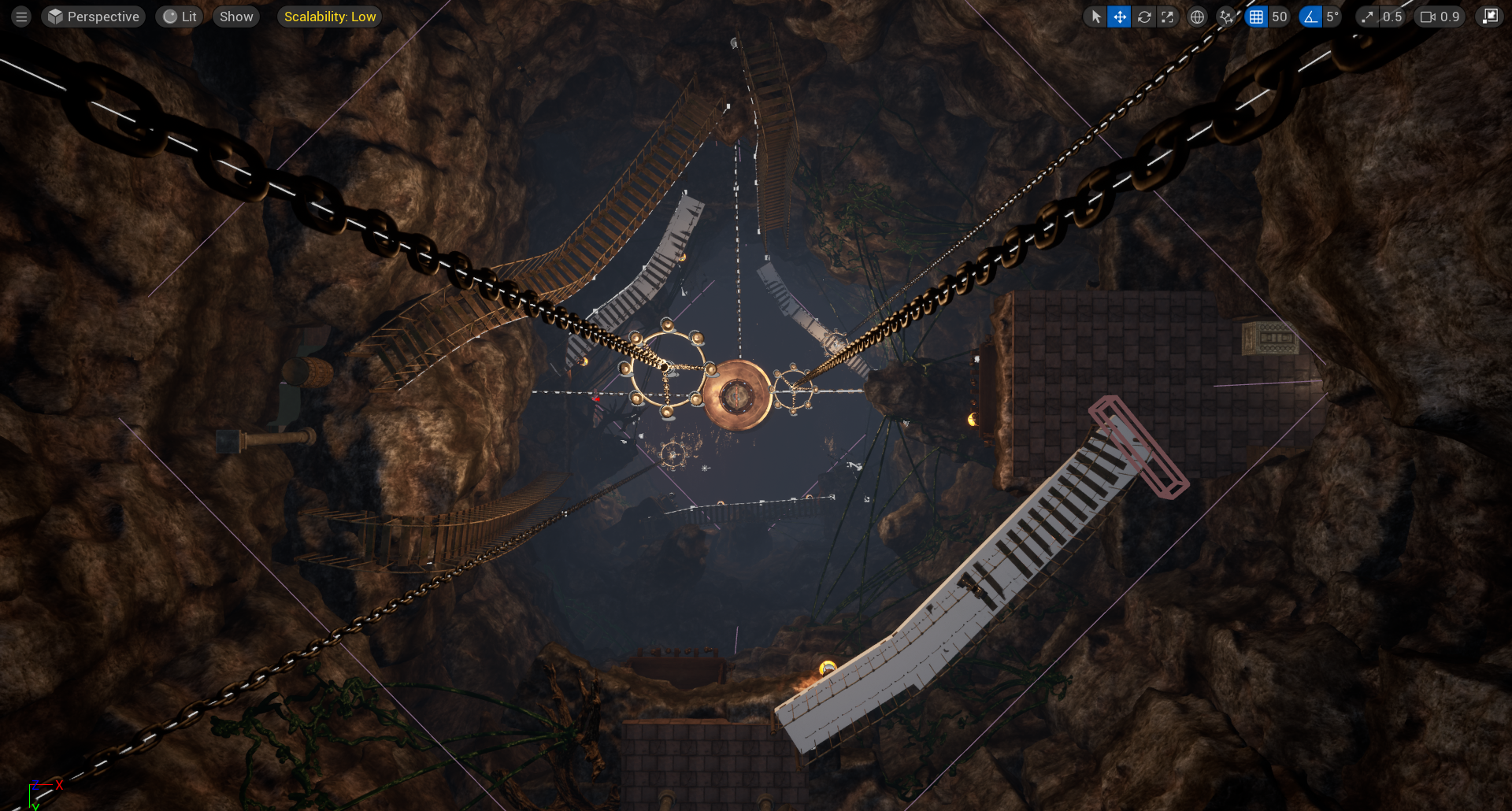Viewport: 1512px width, 811px height.
Task: Change the Lit view mode
Action: pos(180,17)
